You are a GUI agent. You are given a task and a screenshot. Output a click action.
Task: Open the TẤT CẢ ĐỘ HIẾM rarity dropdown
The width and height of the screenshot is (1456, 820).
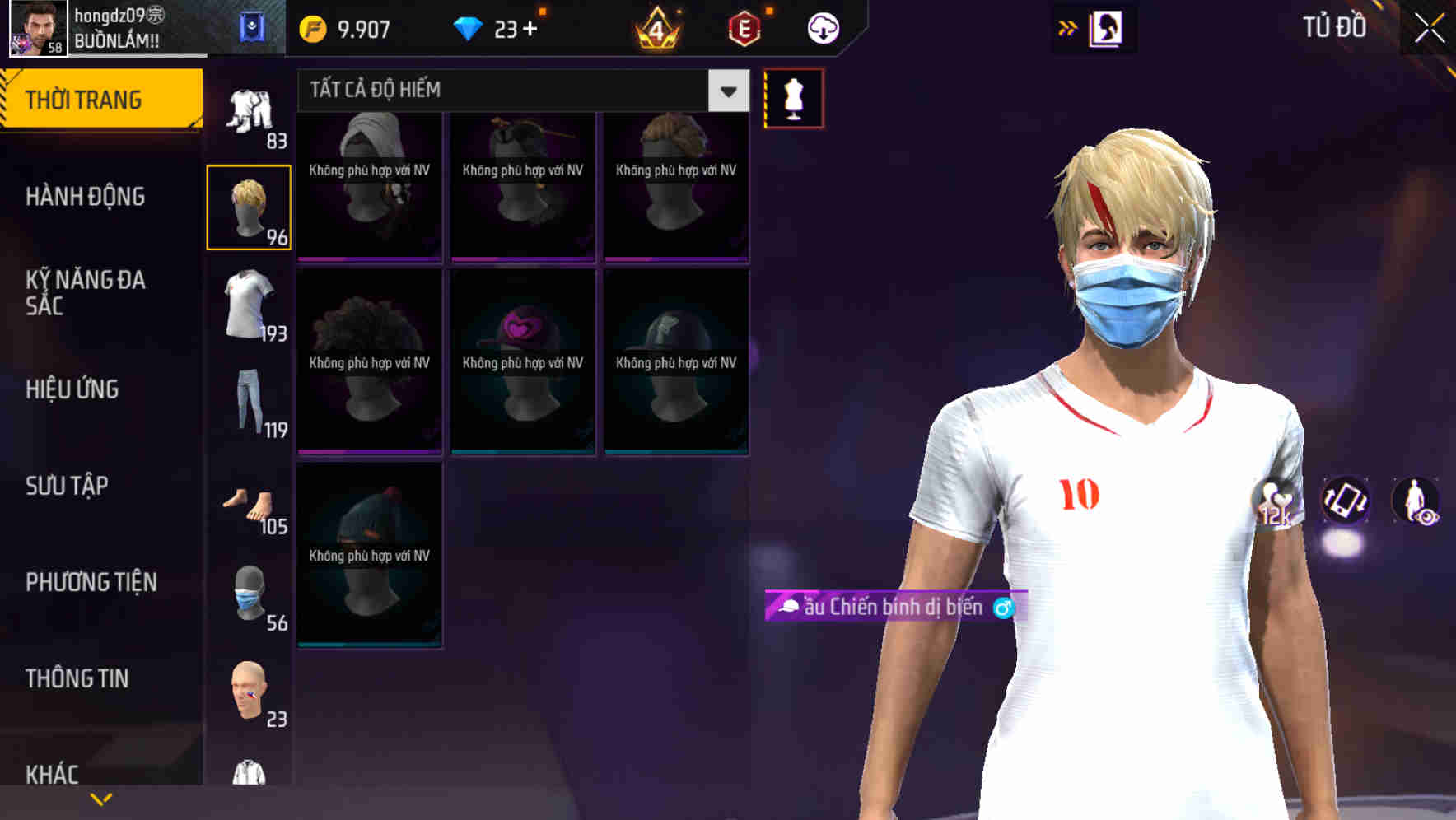pos(519,90)
